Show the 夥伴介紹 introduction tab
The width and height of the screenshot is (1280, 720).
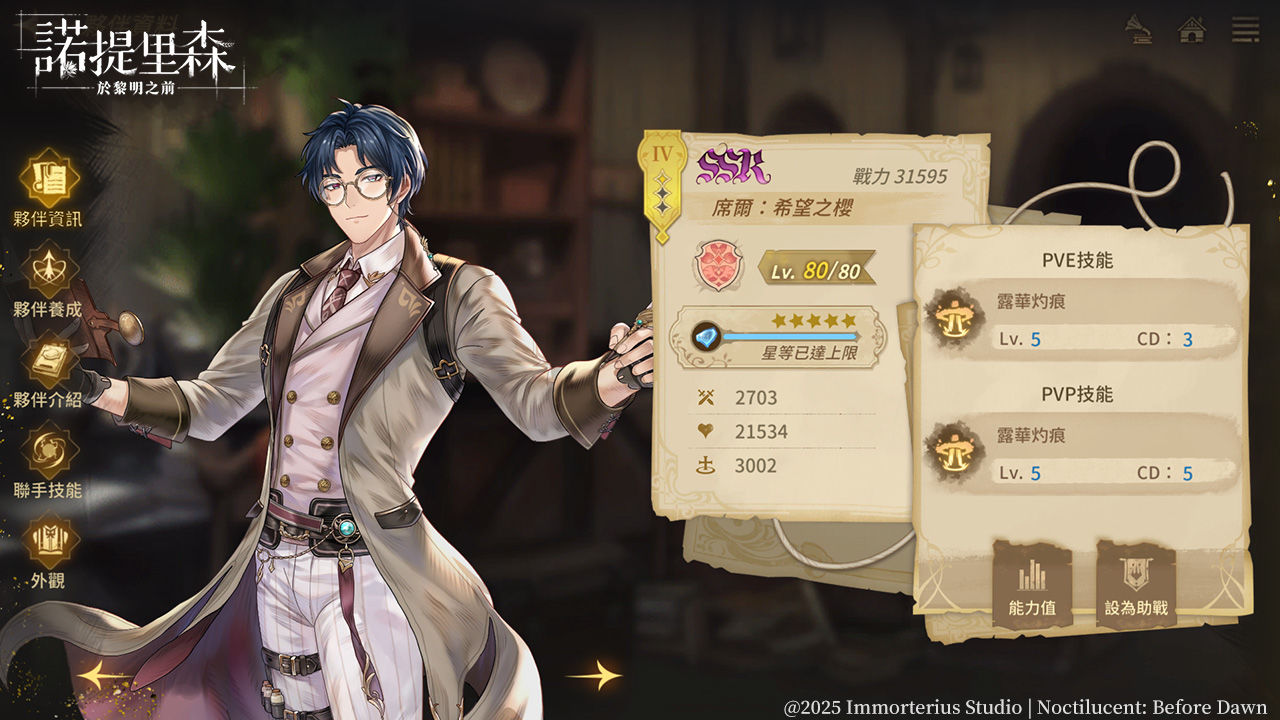(x=49, y=363)
